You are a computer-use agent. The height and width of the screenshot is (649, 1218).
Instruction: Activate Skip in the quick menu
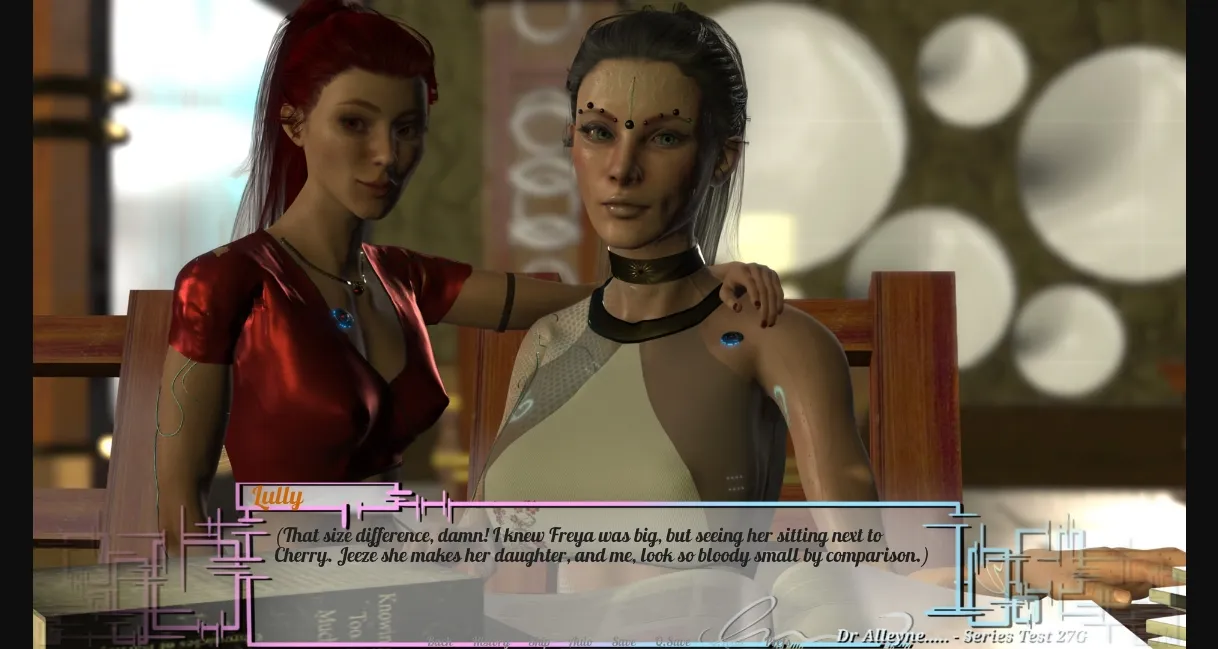point(539,642)
